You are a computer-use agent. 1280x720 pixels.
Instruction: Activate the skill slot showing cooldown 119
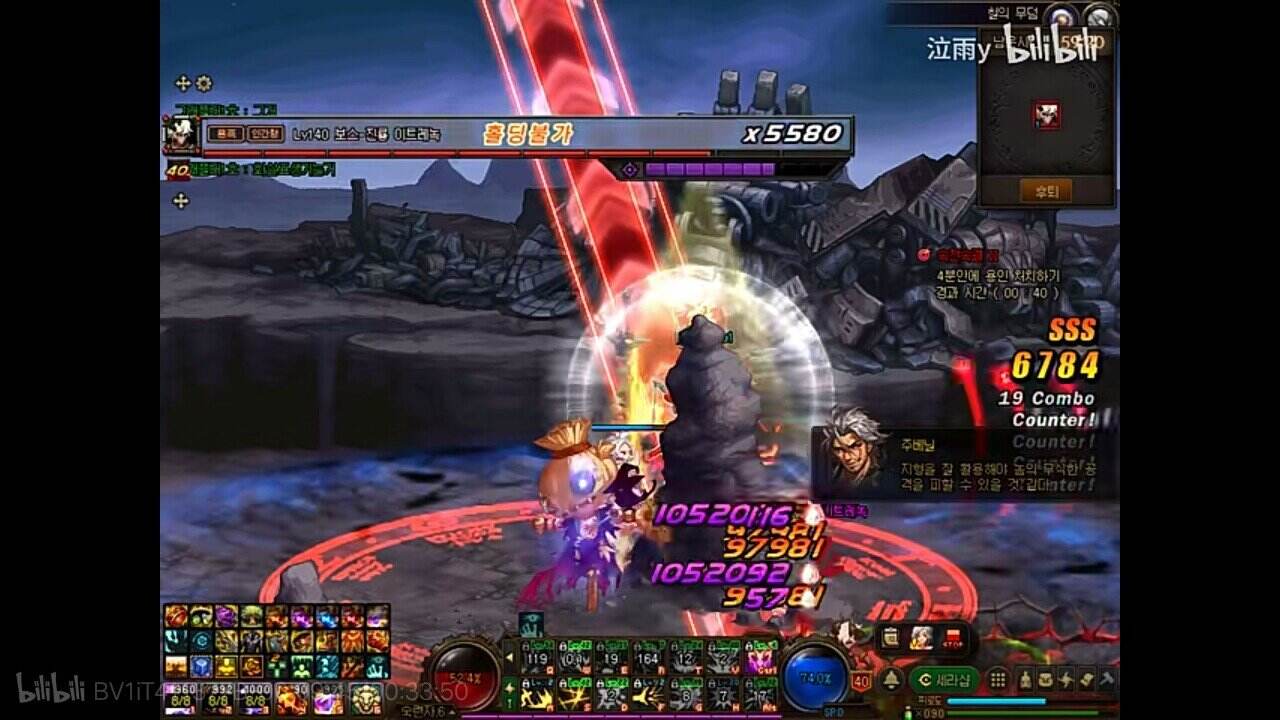(538, 659)
